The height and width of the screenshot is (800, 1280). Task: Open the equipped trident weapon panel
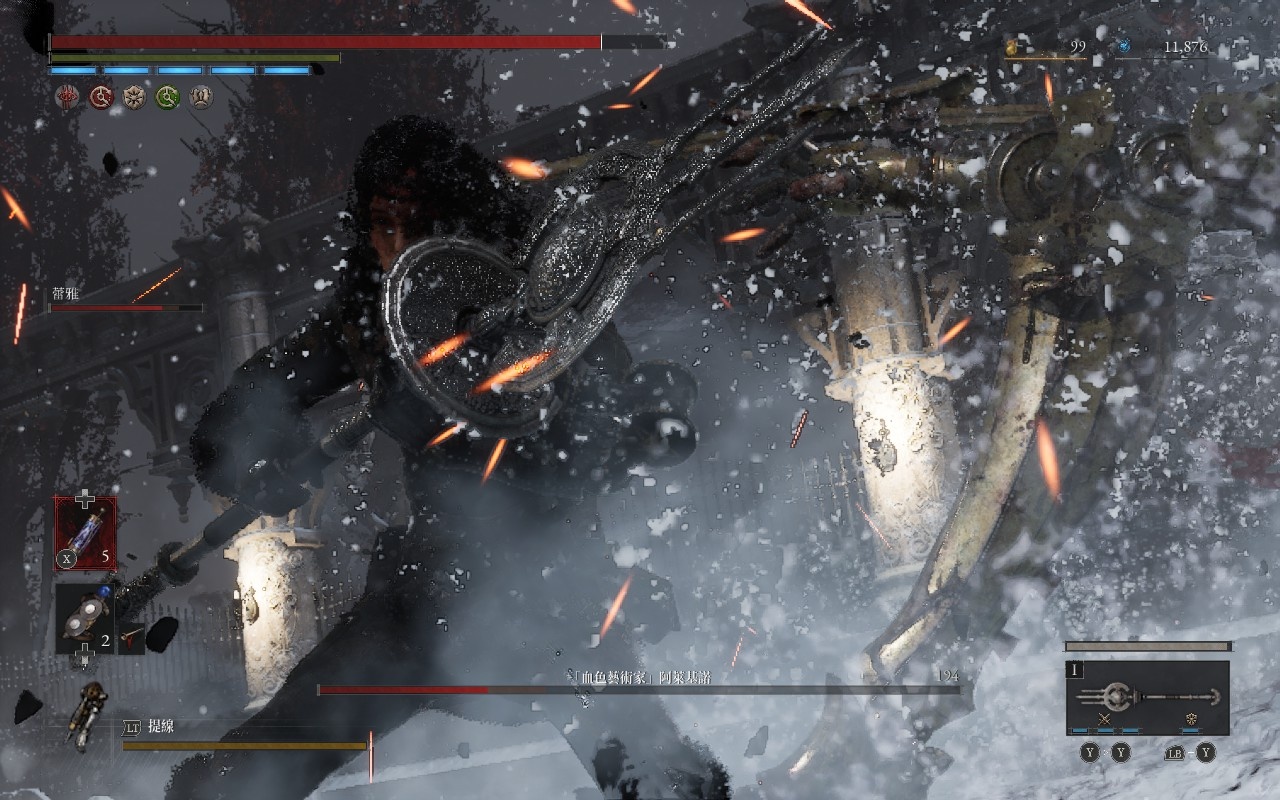(1147, 697)
